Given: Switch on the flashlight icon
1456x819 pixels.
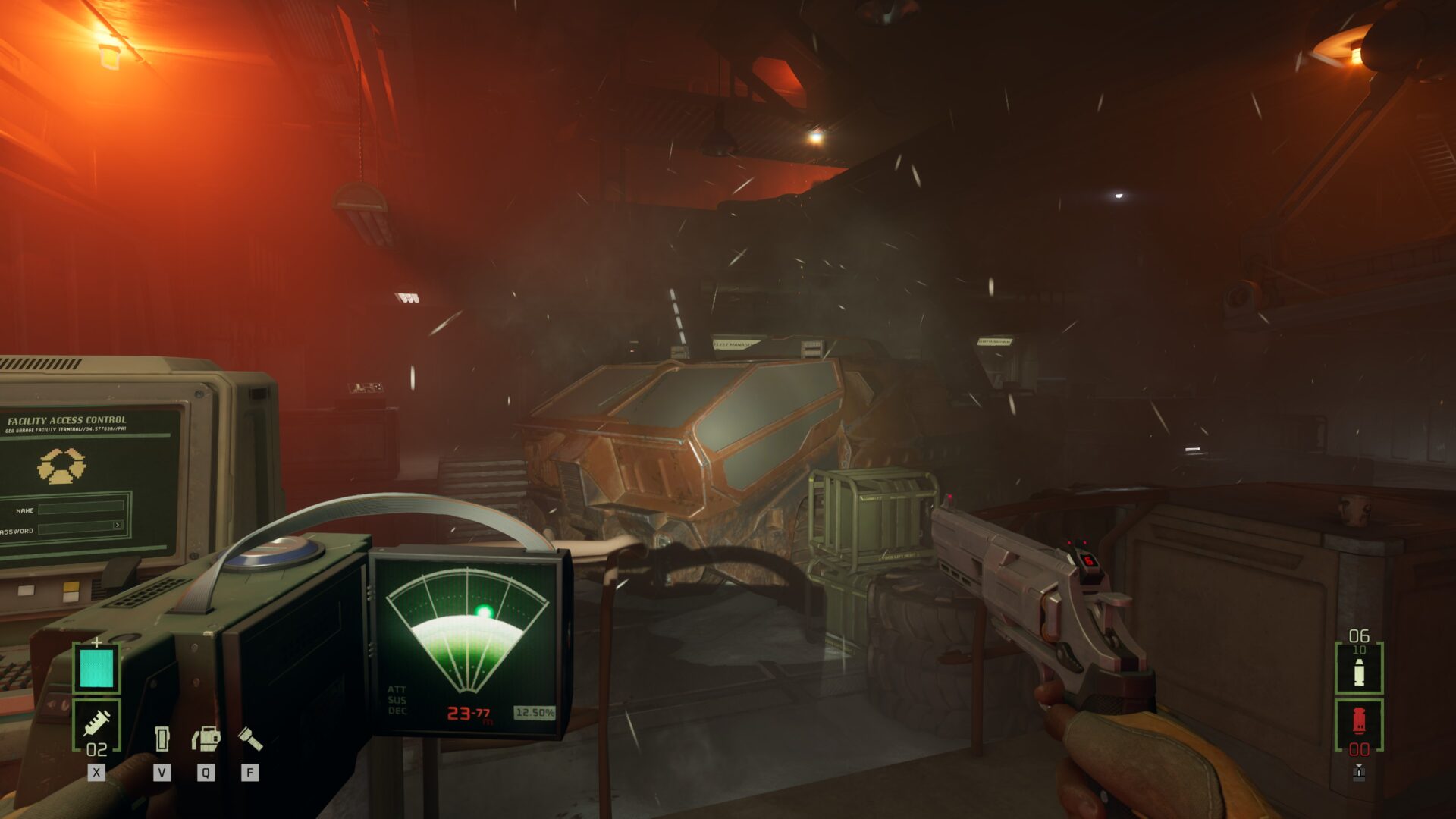Looking at the screenshot, I should tap(250, 738).
